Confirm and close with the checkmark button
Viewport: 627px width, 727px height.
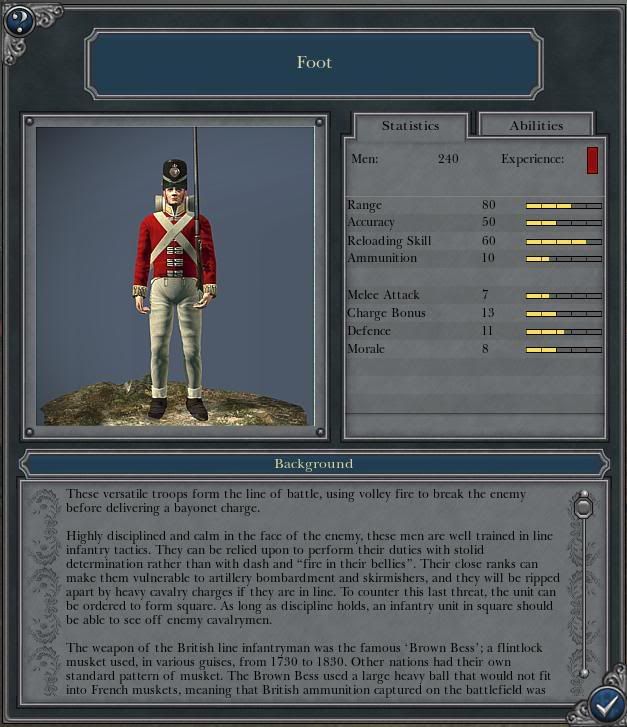pyautogui.click(x=606, y=704)
